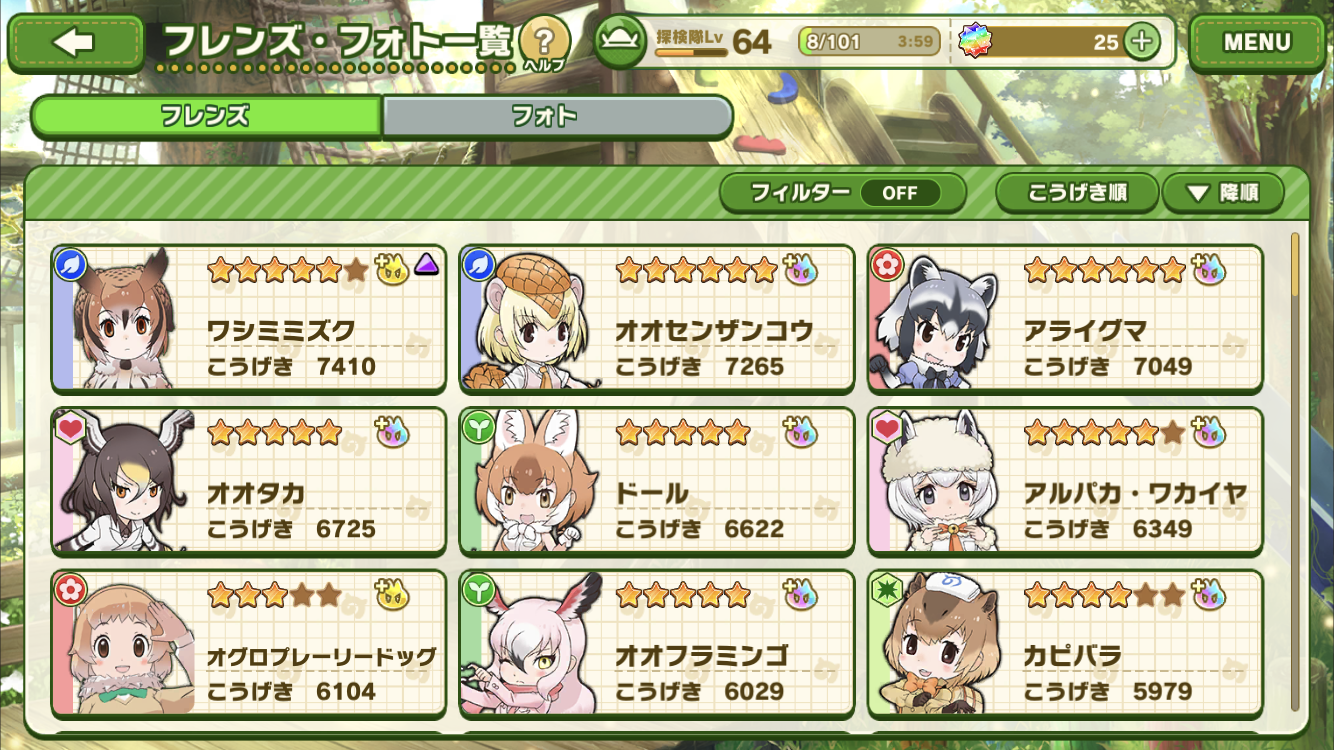Open the MENU button
The width and height of the screenshot is (1334, 750).
1256,43
